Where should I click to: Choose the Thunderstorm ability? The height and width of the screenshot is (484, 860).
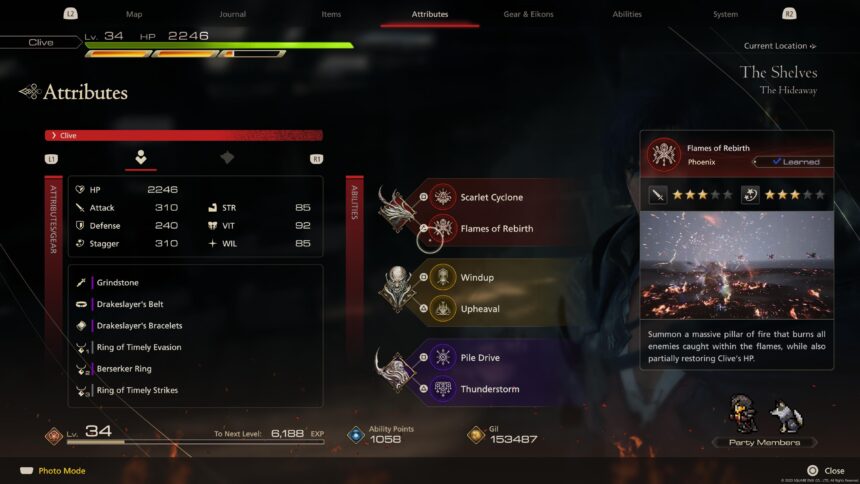pos(489,389)
